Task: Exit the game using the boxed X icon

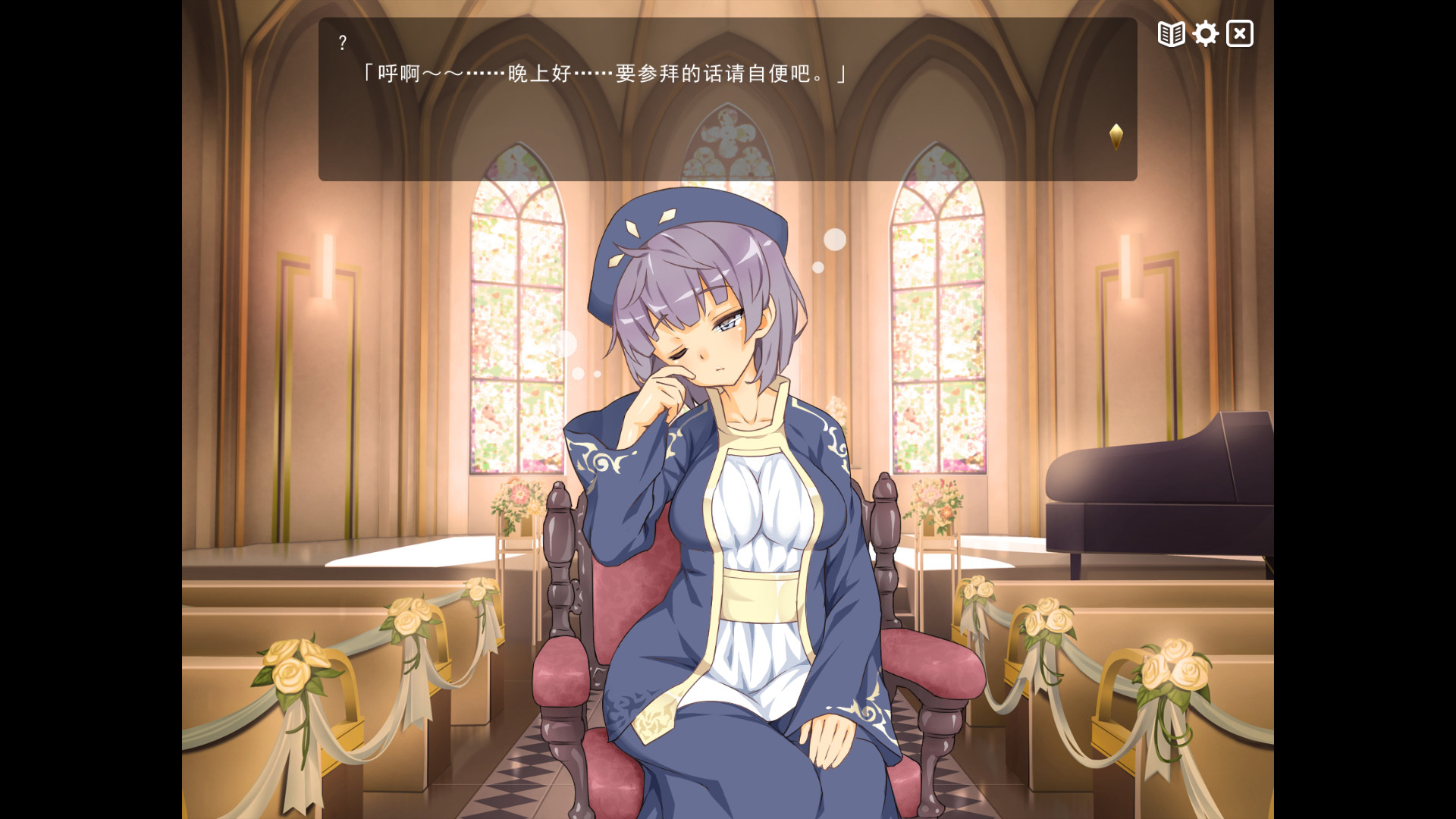Action: 1239,33
